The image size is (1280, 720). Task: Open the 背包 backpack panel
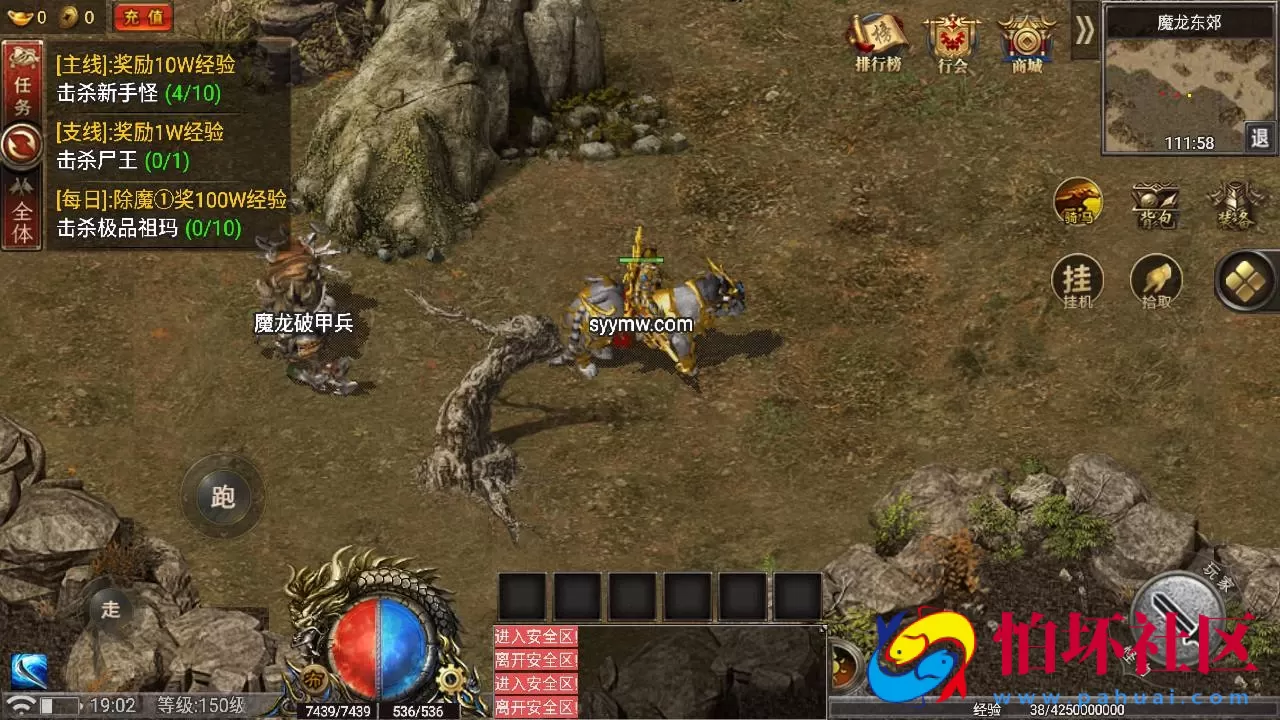[1156, 204]
